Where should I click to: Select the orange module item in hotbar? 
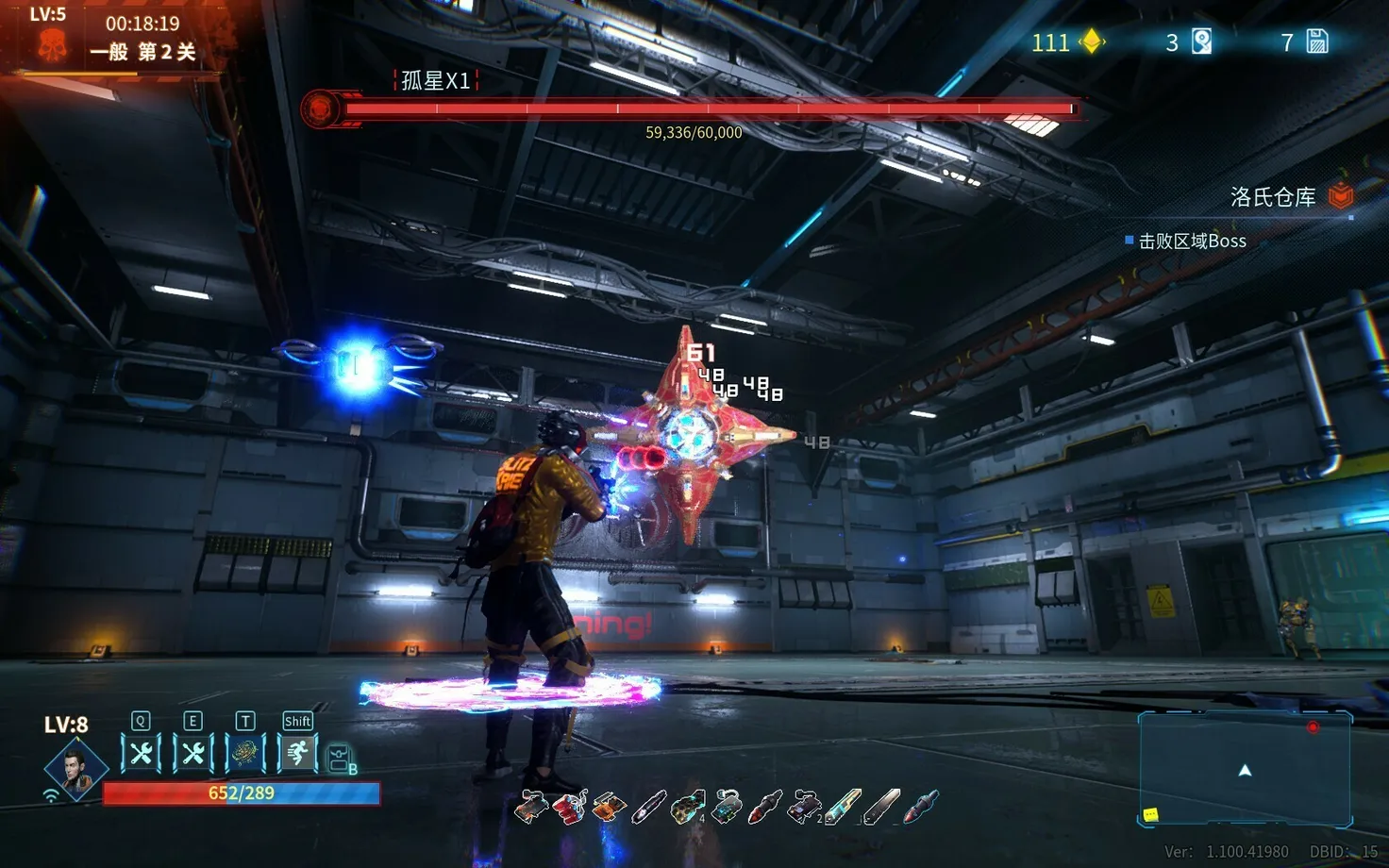[610, 808]
